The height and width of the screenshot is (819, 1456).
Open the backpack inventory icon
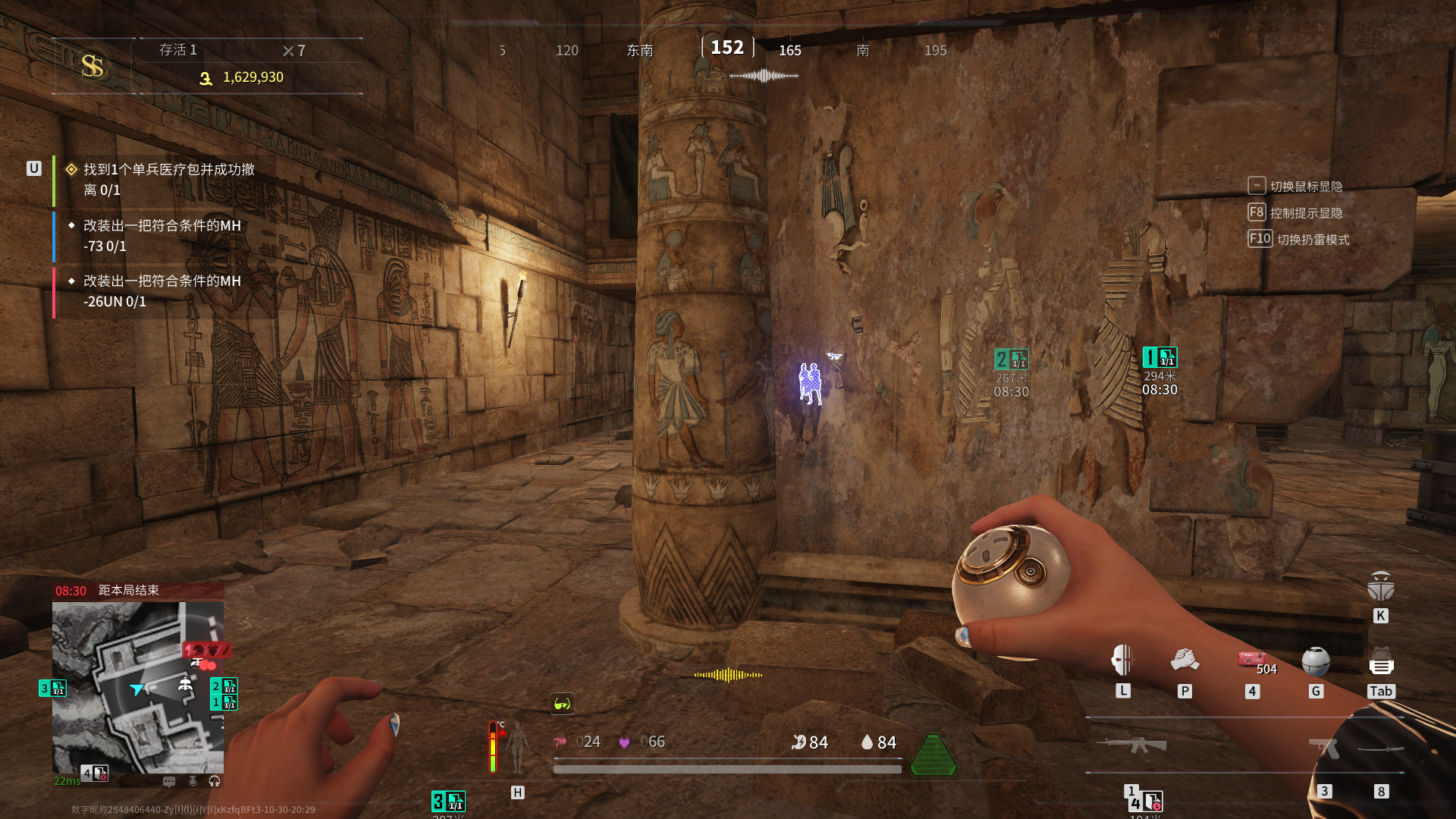[1381, 662]
